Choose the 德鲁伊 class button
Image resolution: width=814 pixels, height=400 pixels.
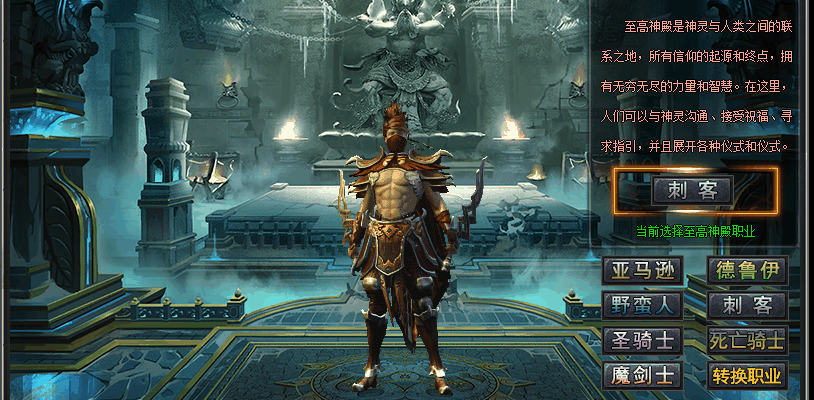click(747, 270)
